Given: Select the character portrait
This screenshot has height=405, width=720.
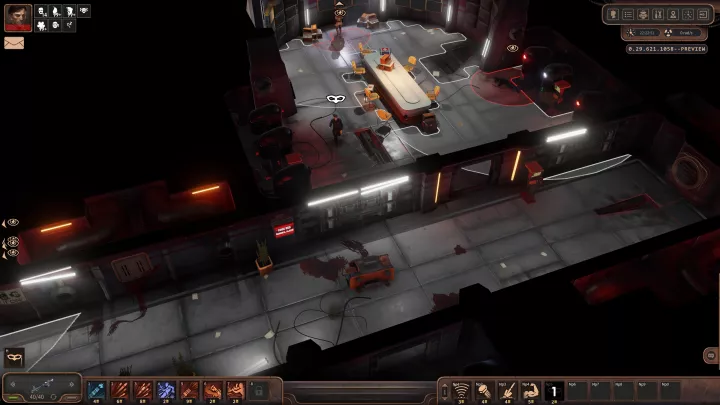Looking at the screenshot, I should (x=17, y=17).
